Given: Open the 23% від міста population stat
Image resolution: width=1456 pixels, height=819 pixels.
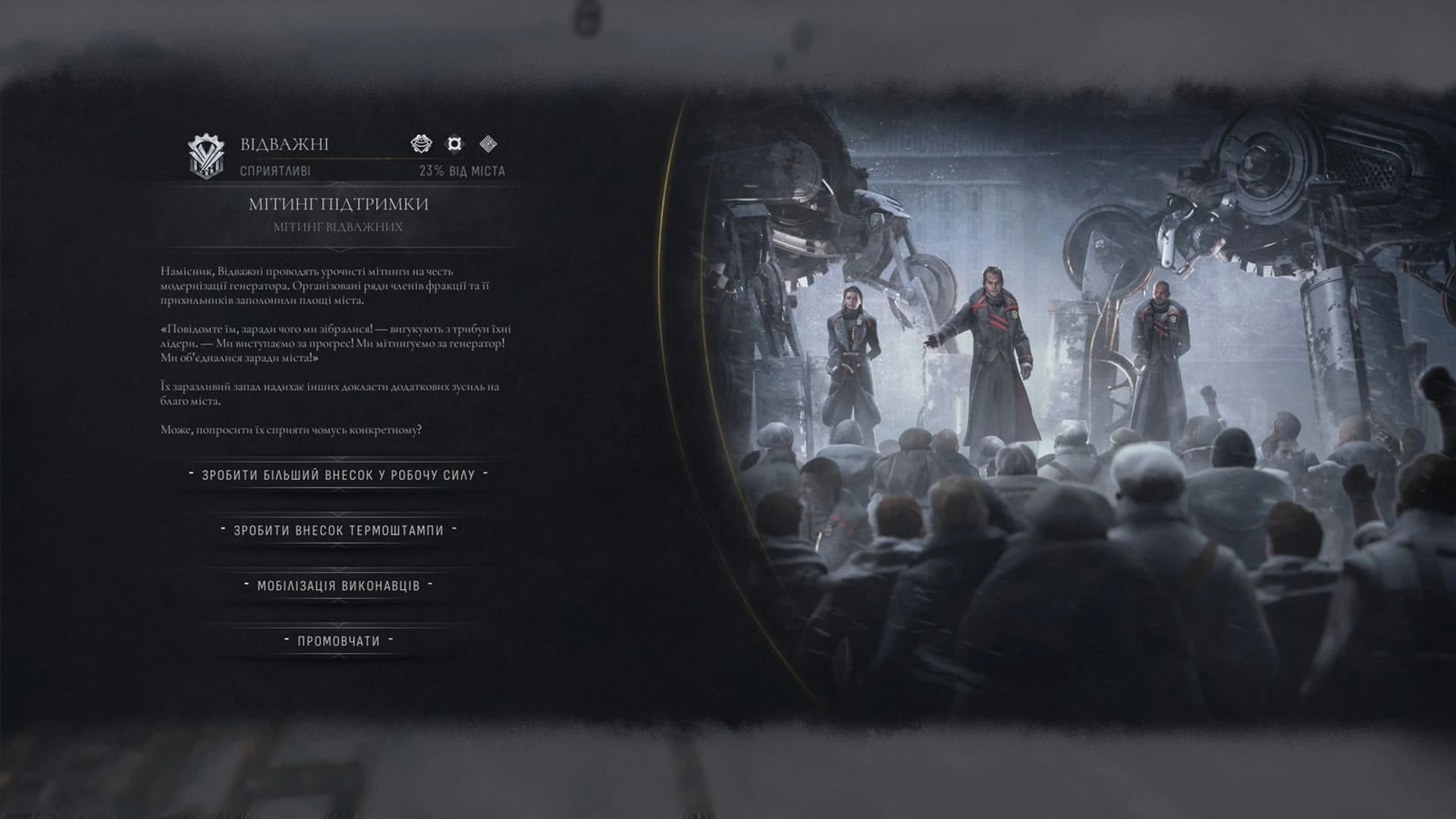Looking at the screenshot, I should 461,172.
